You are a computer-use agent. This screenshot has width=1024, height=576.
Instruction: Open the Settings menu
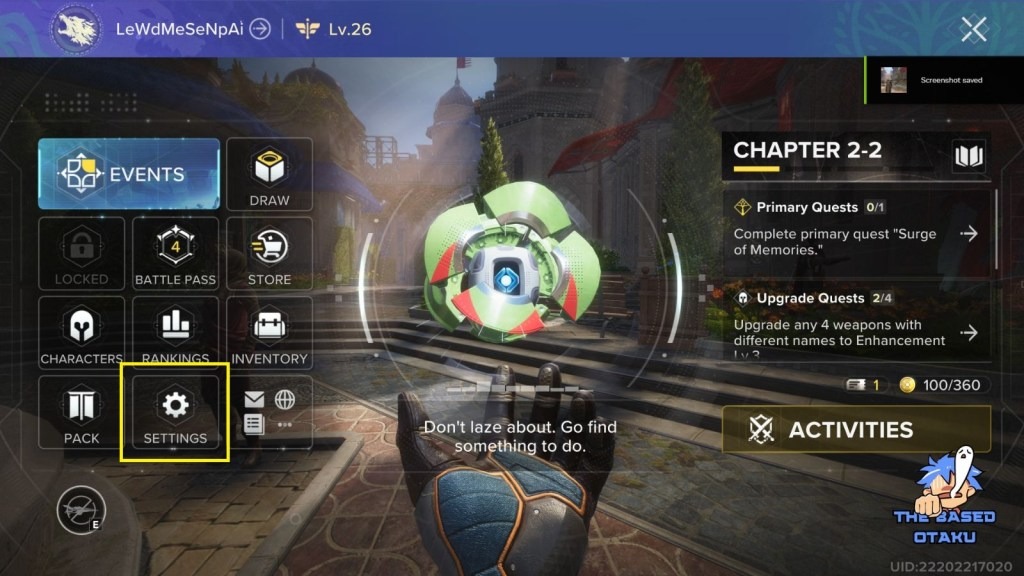(x=175, y=412)
